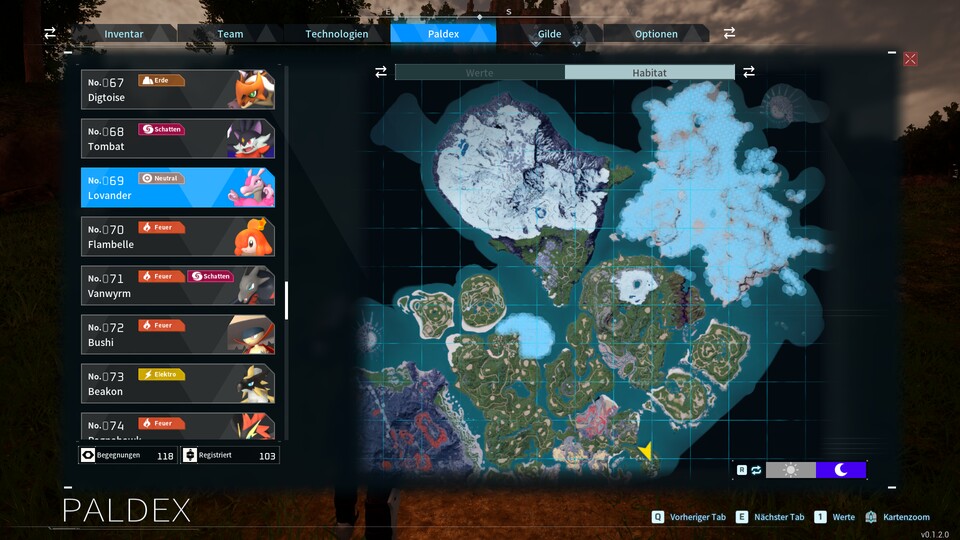The height and width of the screenshot is (540, 960).
Task: Select the Lovander entry
Action: point(178,187)
